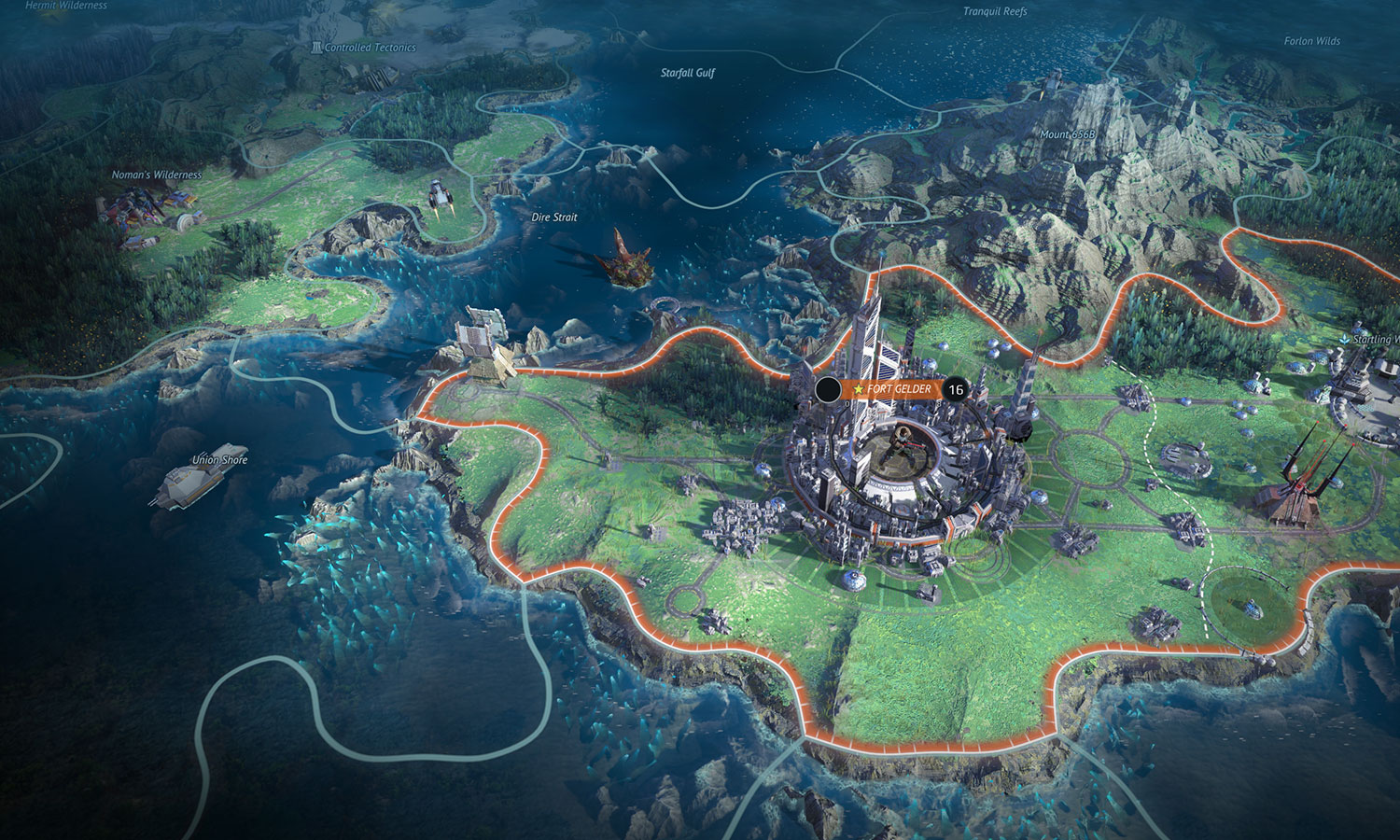Click the Forlon Wilds label in the corner
1400x840 pixels.
point(1314,41)
